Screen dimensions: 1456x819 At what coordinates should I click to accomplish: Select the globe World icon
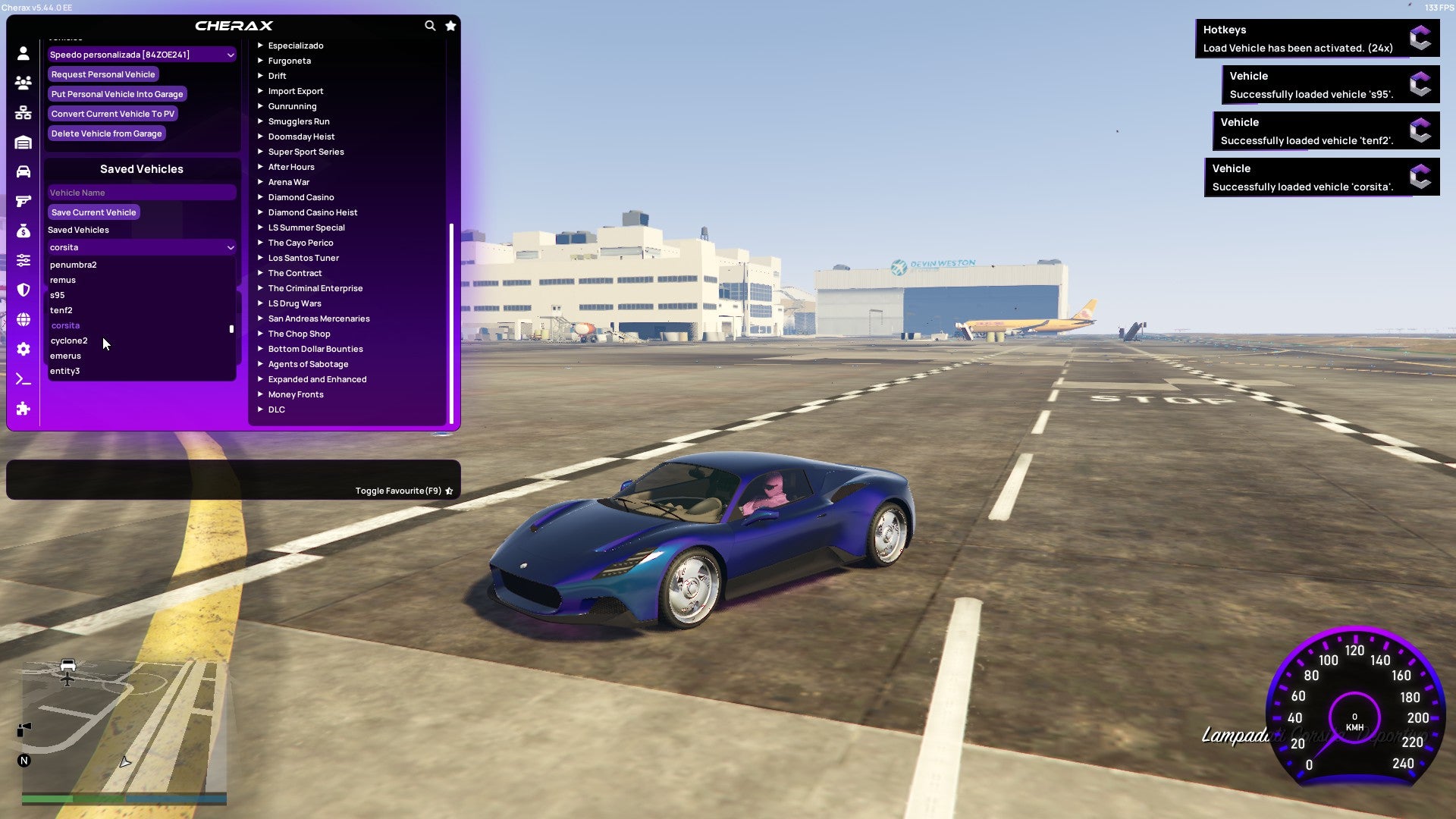click(x=23, y=319)
